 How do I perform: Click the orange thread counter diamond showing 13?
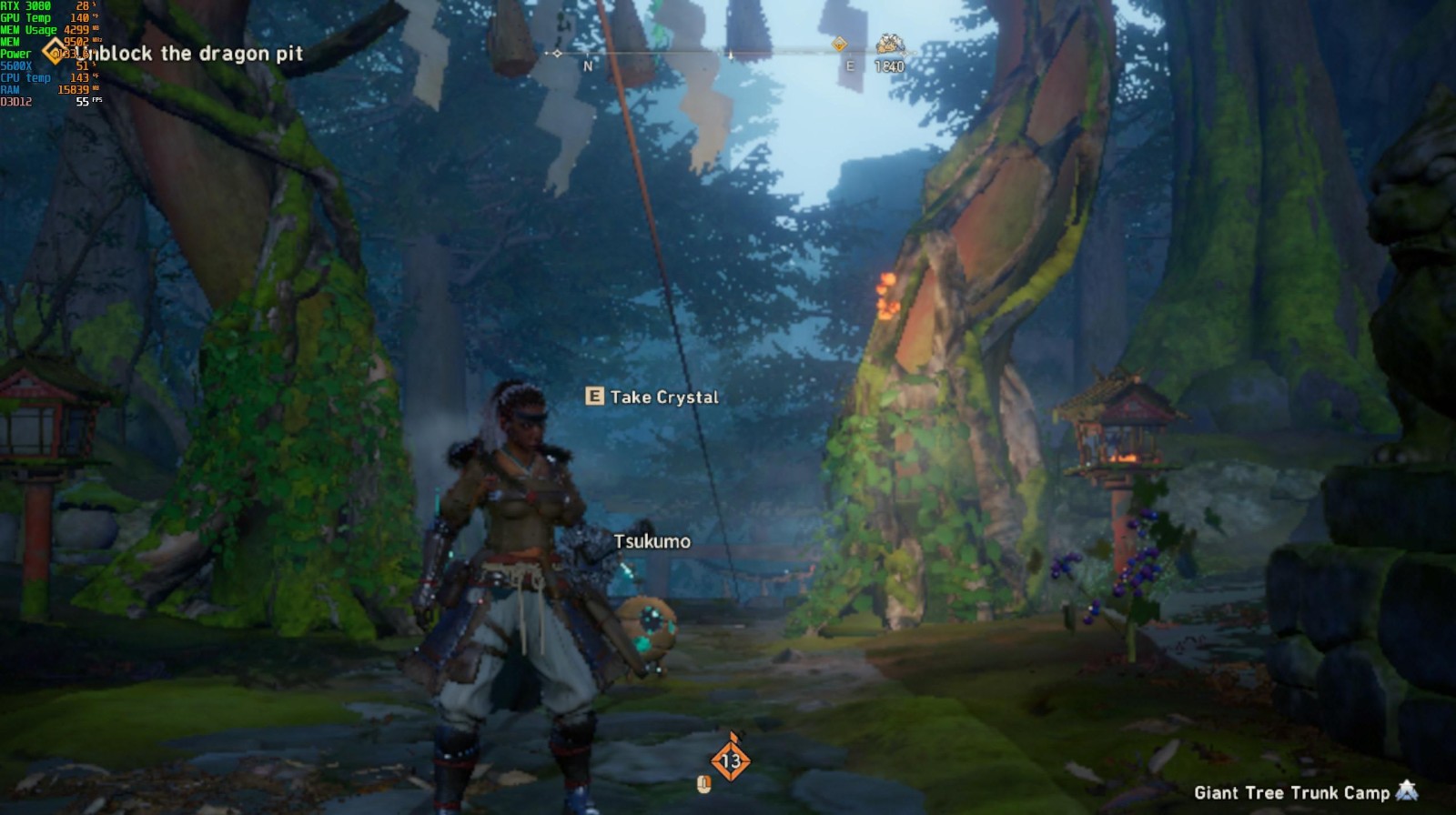click(x=730, y=760)
